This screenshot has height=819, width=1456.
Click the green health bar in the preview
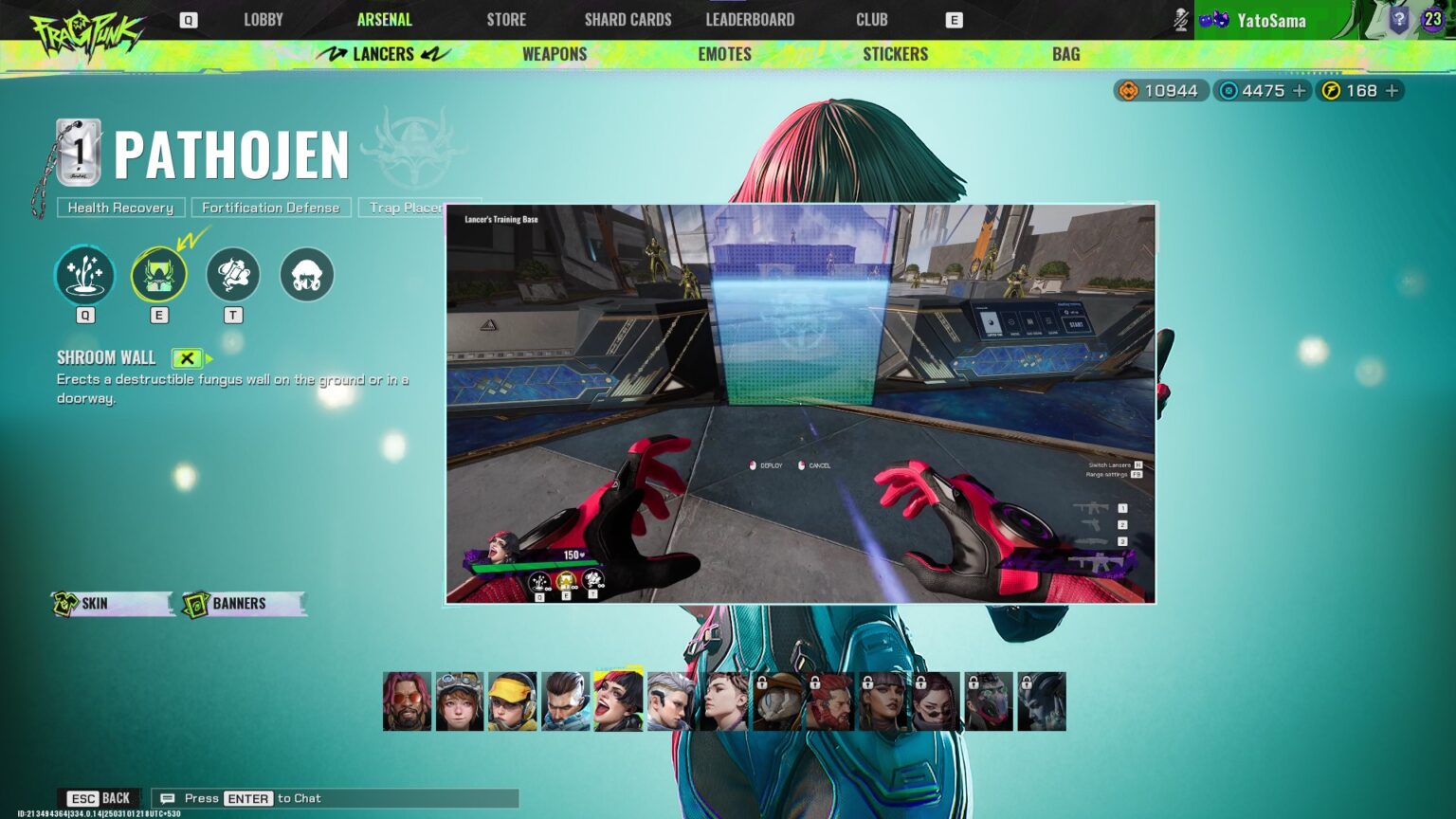tap(526, 568)
